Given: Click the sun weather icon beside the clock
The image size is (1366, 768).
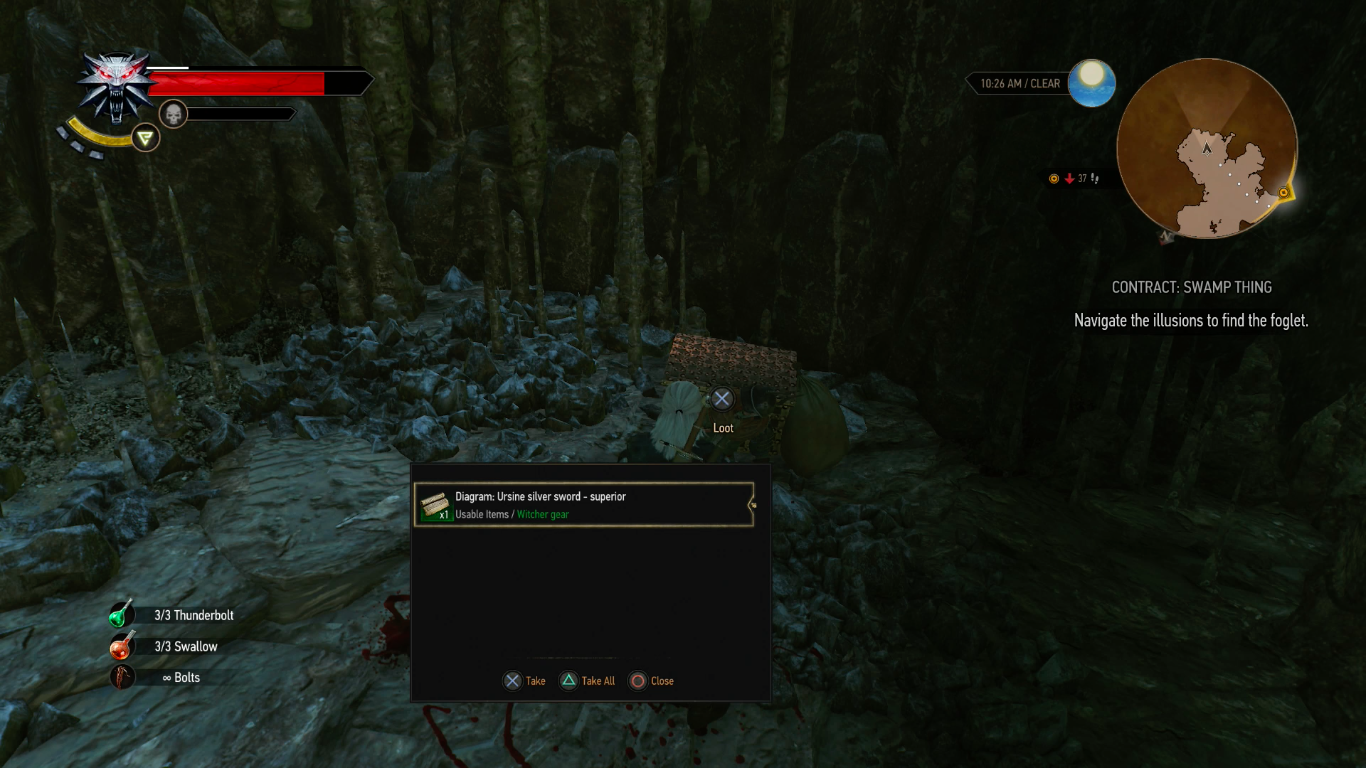Looking at the screenshot, I should [x=1091, y=83].
